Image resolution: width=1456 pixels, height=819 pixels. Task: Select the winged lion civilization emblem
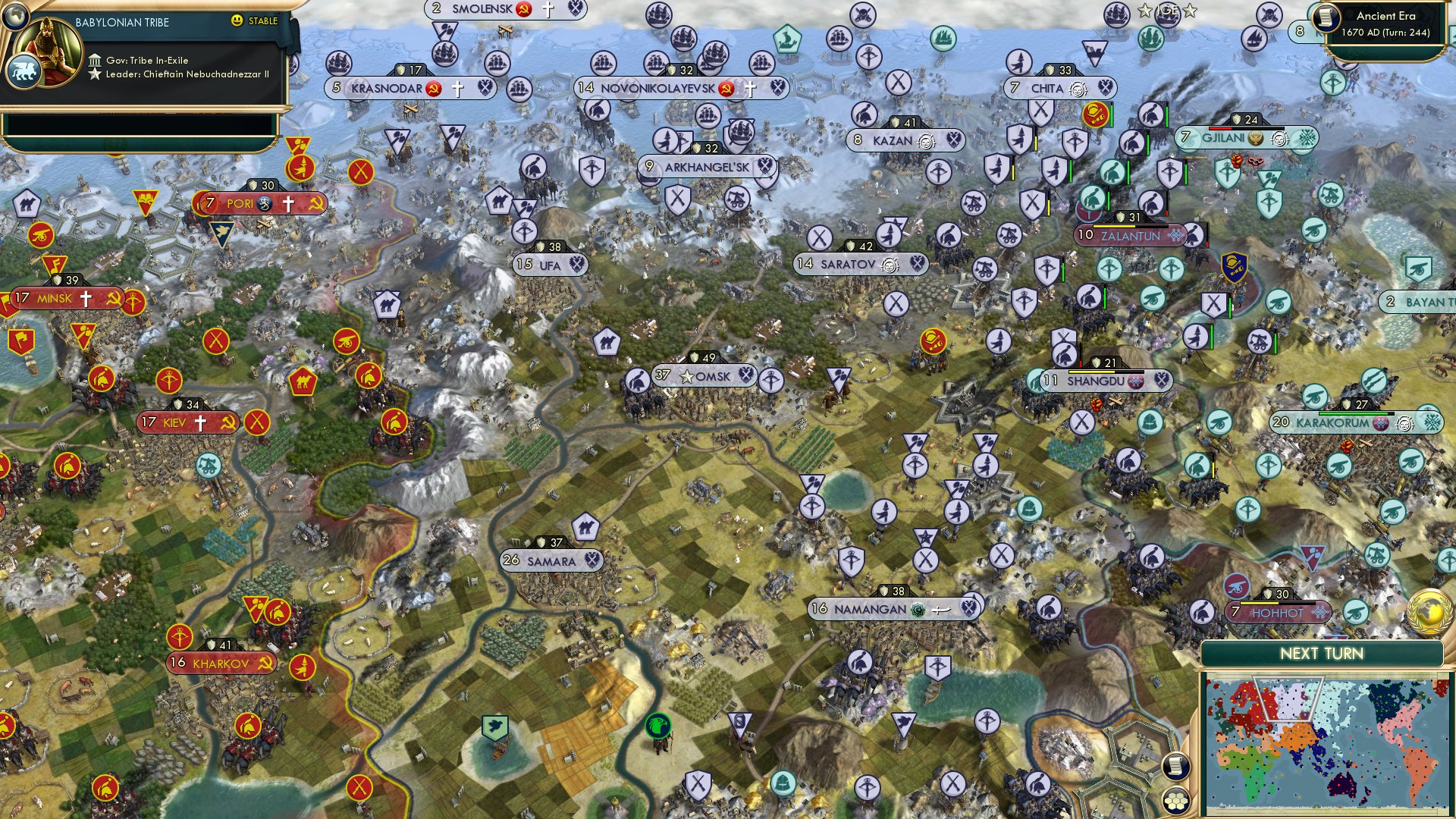[25, 70]
